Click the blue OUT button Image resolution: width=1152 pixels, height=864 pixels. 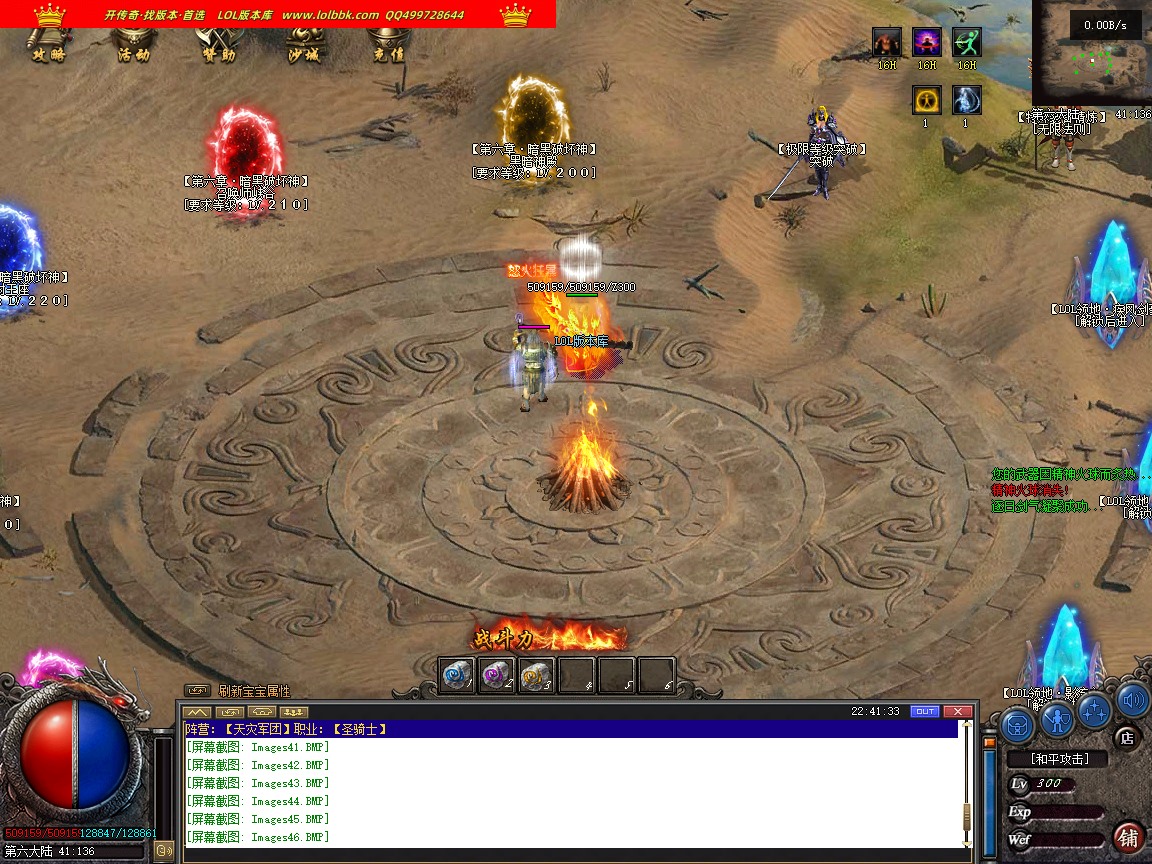[925, 711]
